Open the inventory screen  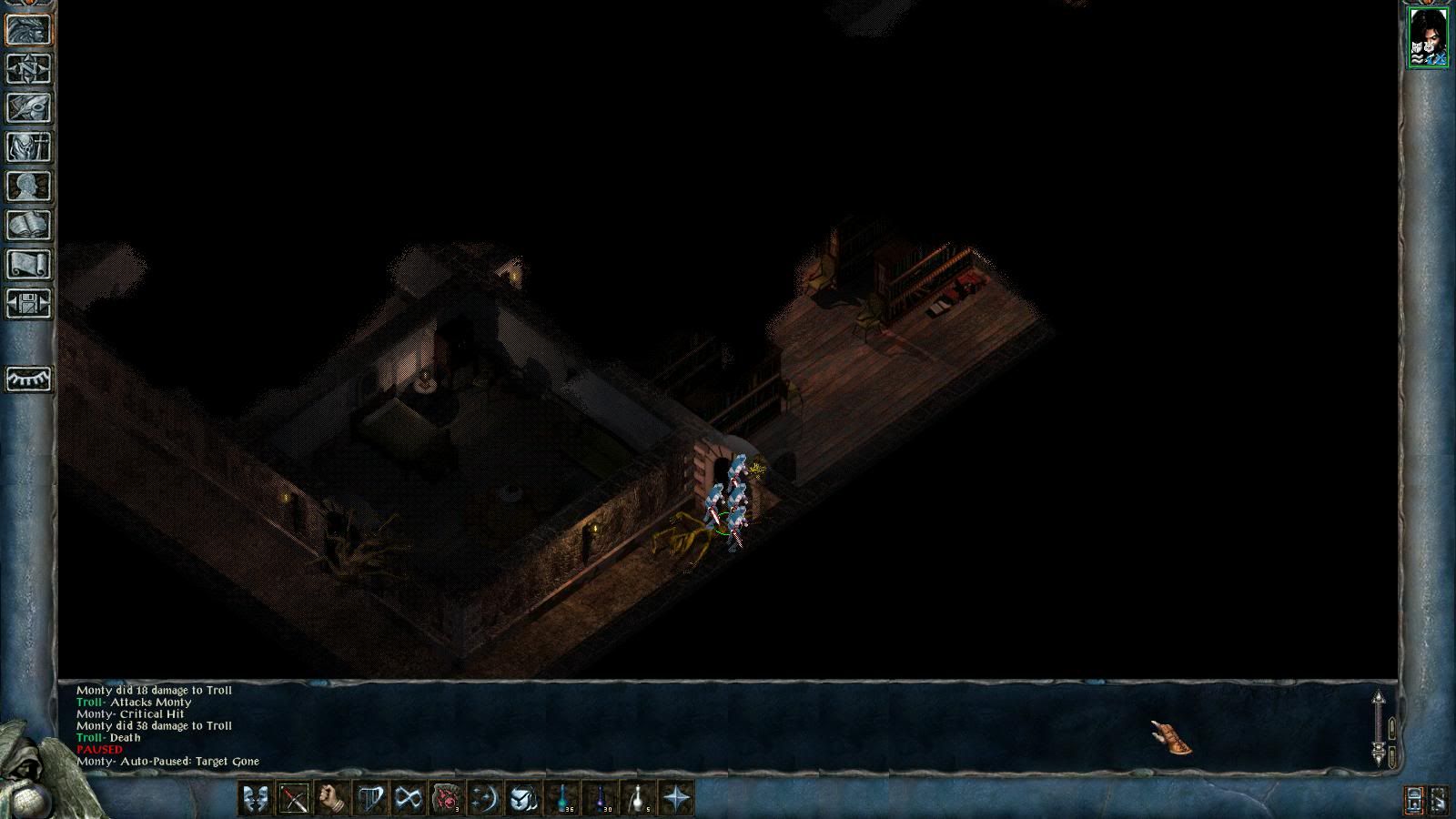pos(29,147)
